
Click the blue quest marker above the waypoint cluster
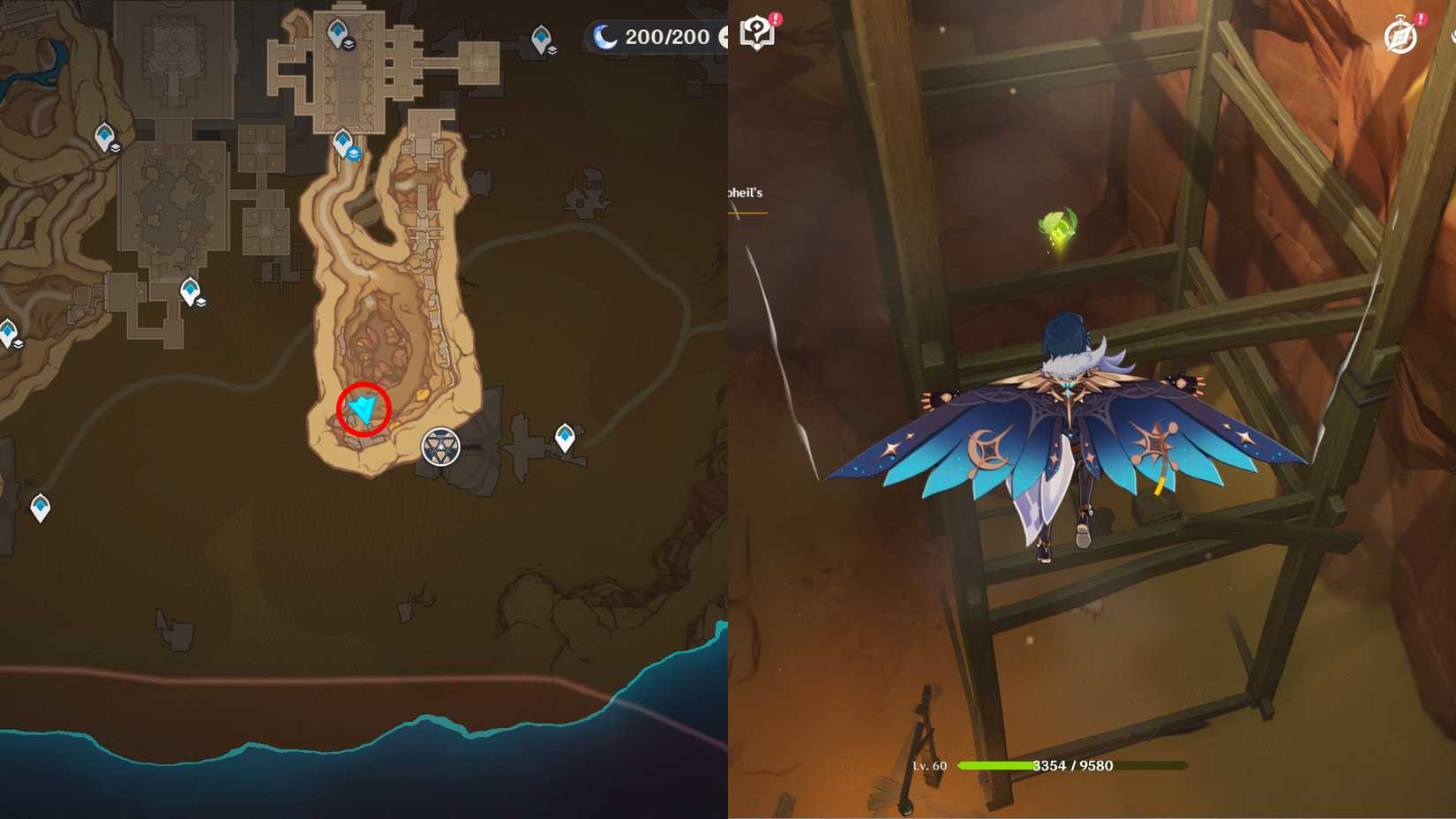point(355,152)
